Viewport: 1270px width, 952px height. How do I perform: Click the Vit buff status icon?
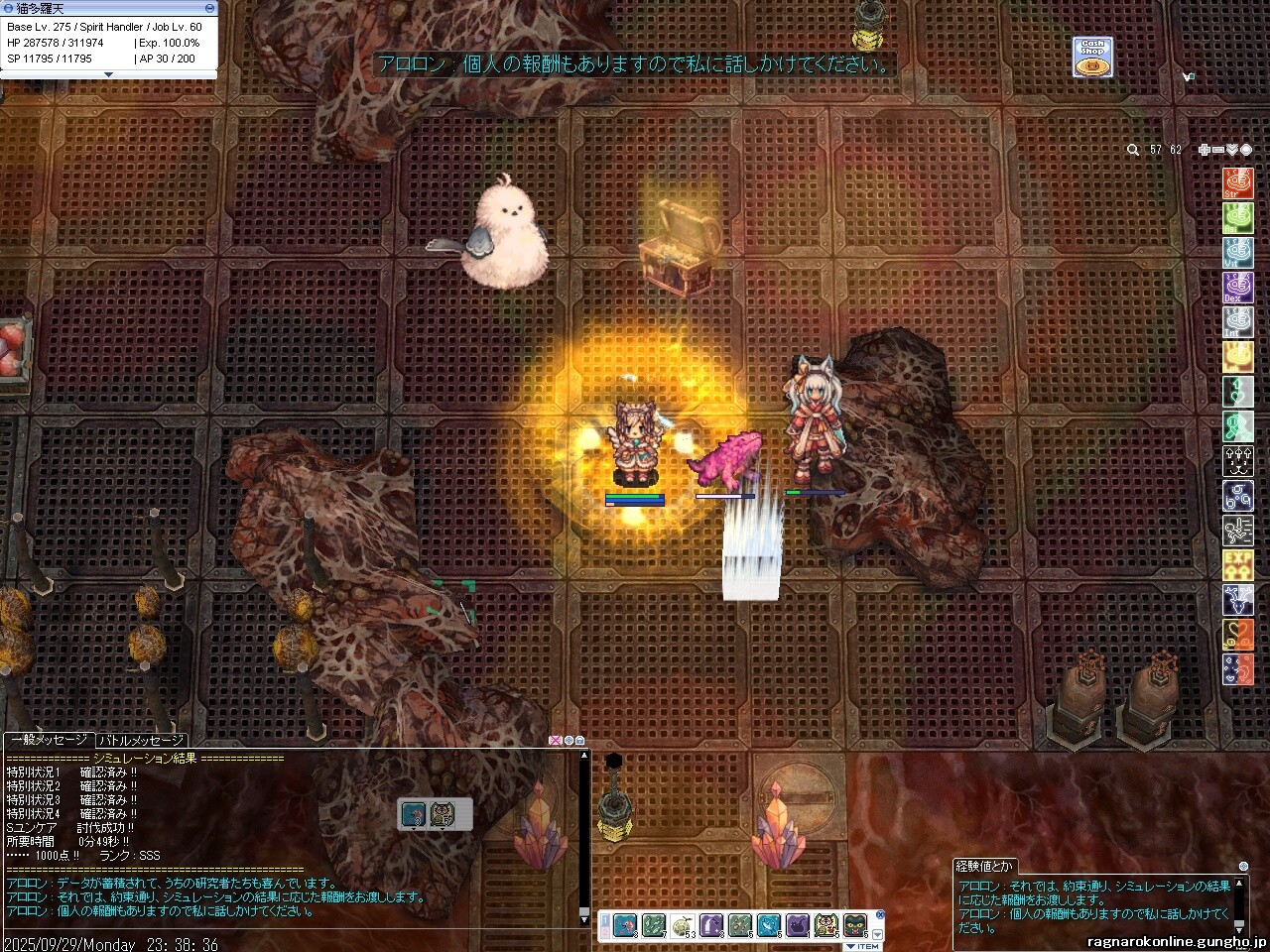[x=1237, y=253]
